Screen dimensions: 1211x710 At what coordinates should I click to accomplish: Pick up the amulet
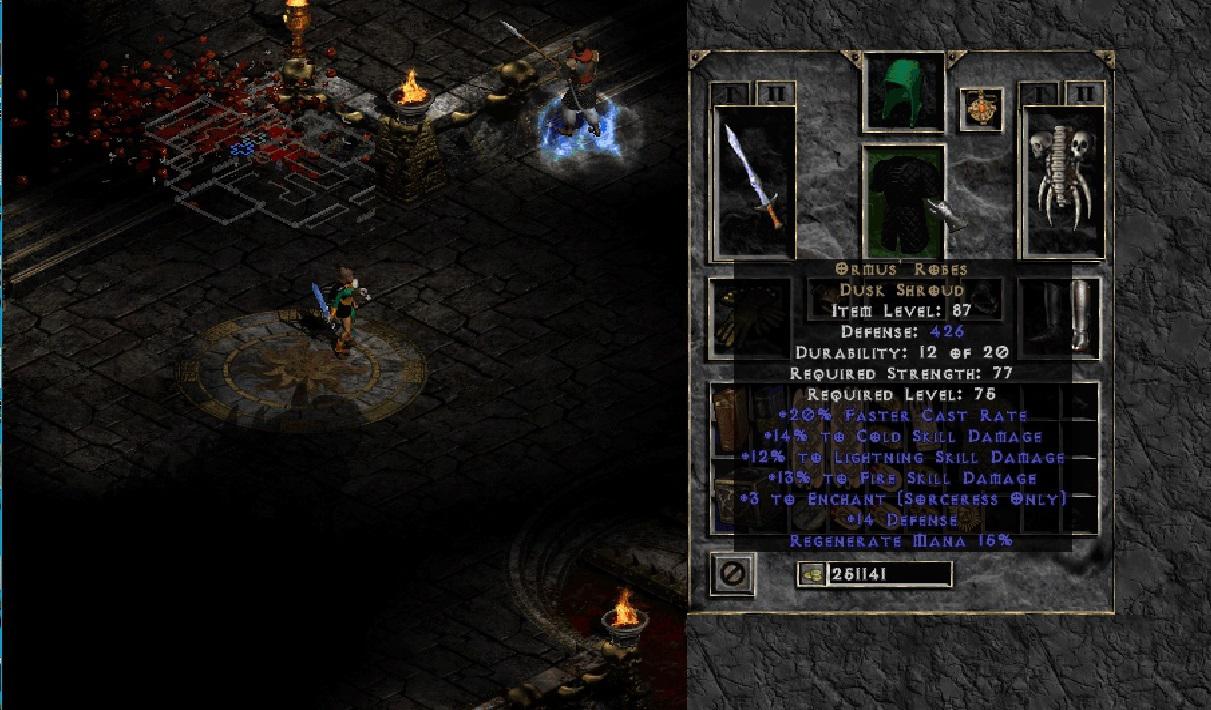981,108
